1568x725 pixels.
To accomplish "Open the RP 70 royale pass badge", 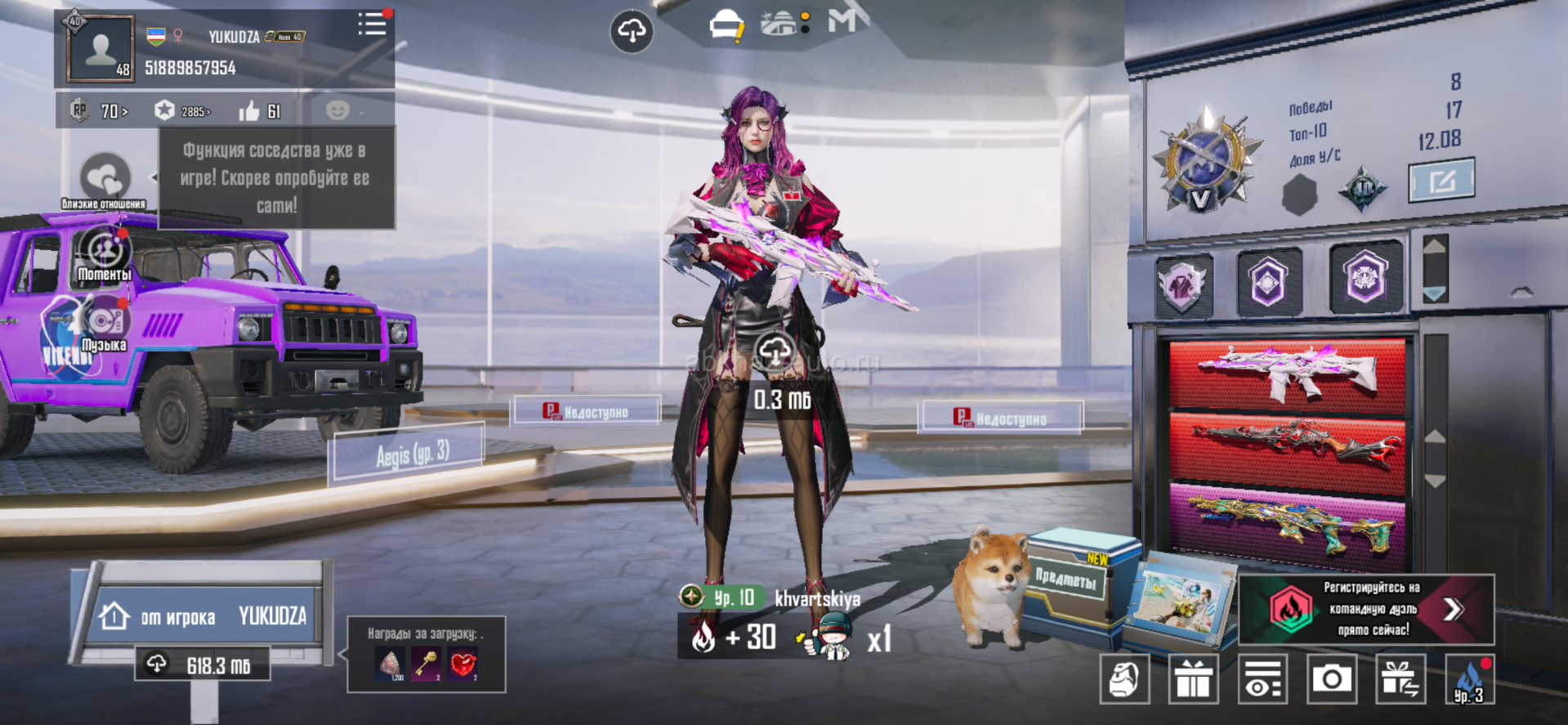I will (100, 111).
